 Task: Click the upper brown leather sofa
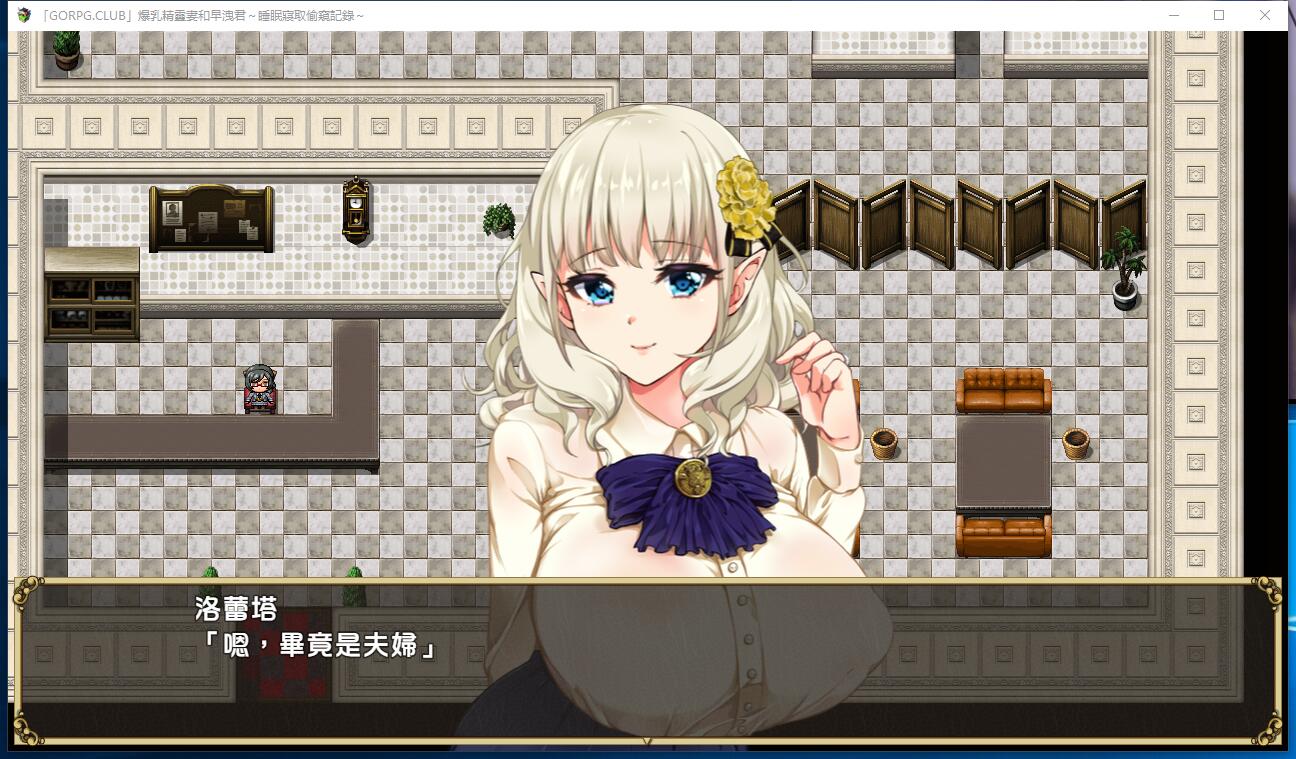pos(1005,388)
